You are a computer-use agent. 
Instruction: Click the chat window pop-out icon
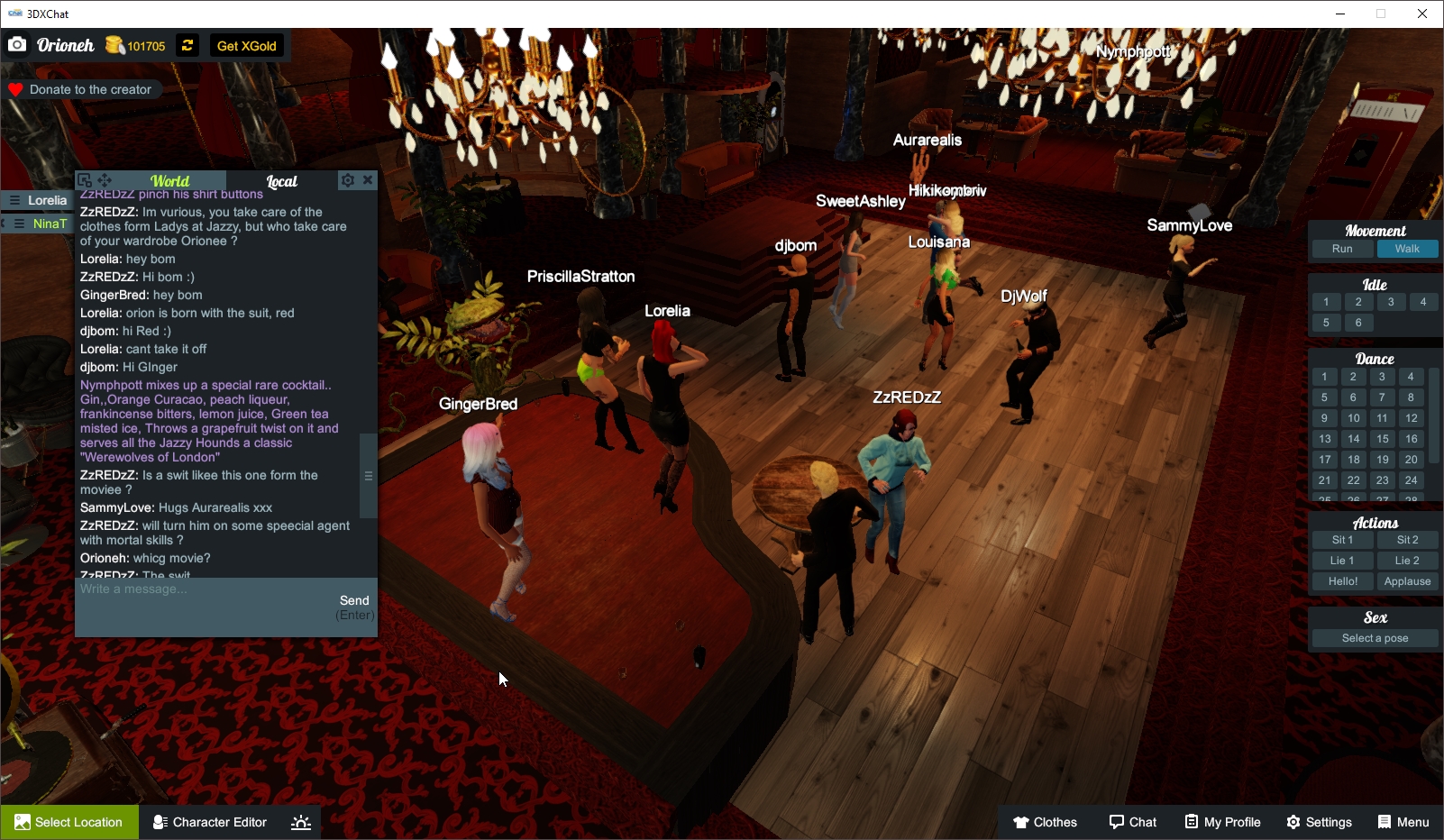pos(84,179)
